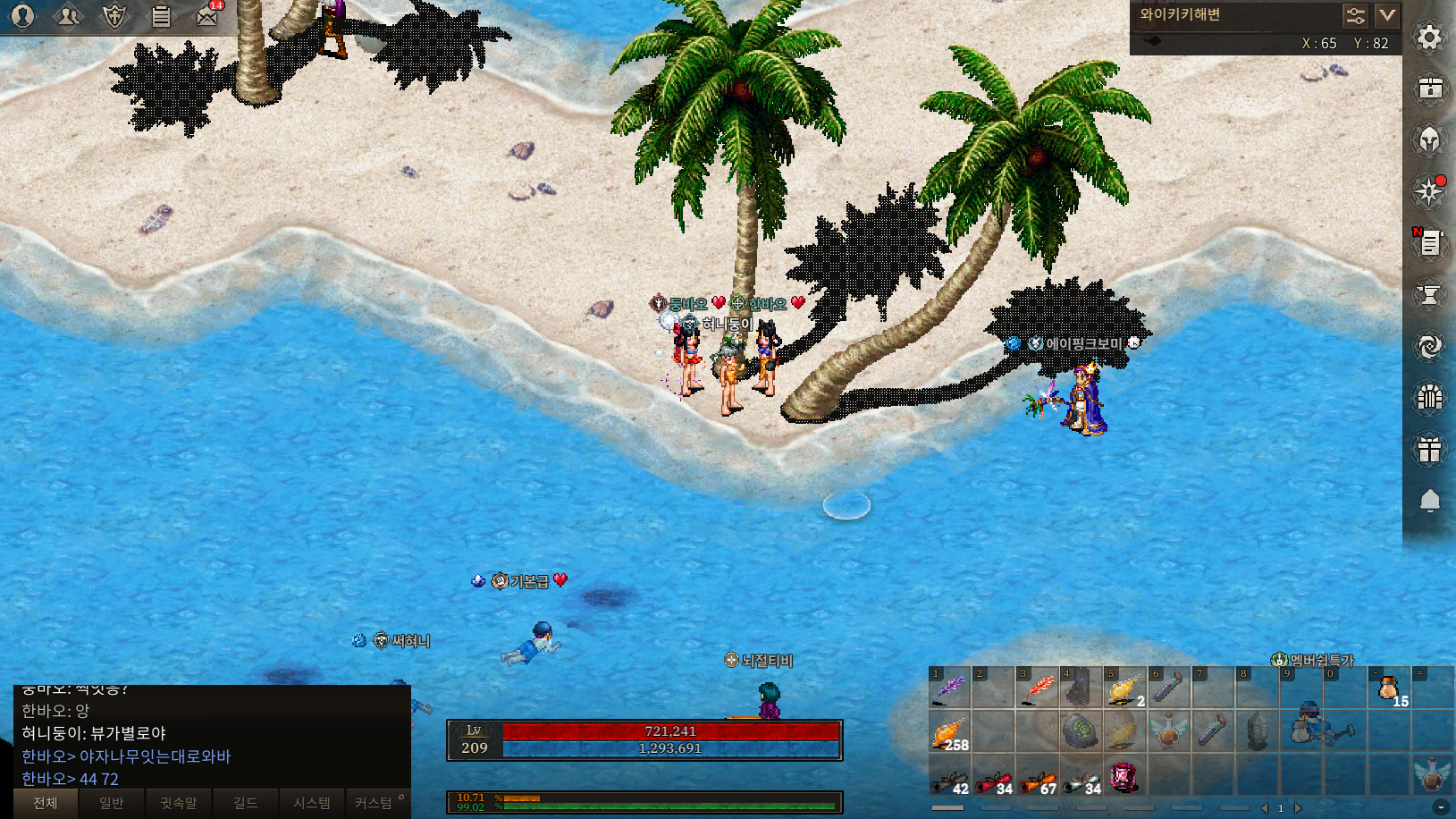
Task: Go to the next hotbar page arrow
Action: click(x=1299, y=808)
